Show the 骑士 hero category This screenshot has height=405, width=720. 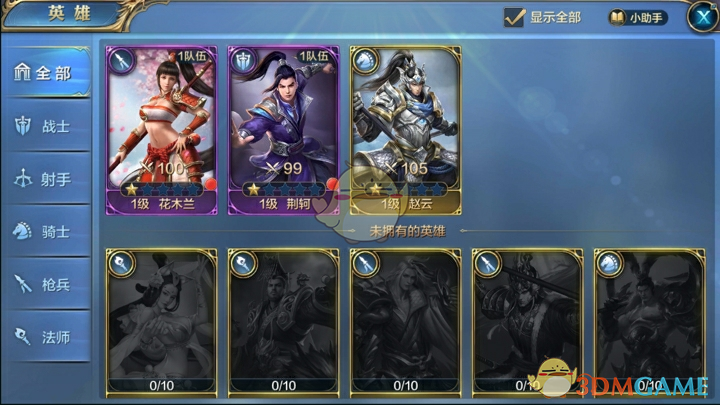[x=46, y=232]
